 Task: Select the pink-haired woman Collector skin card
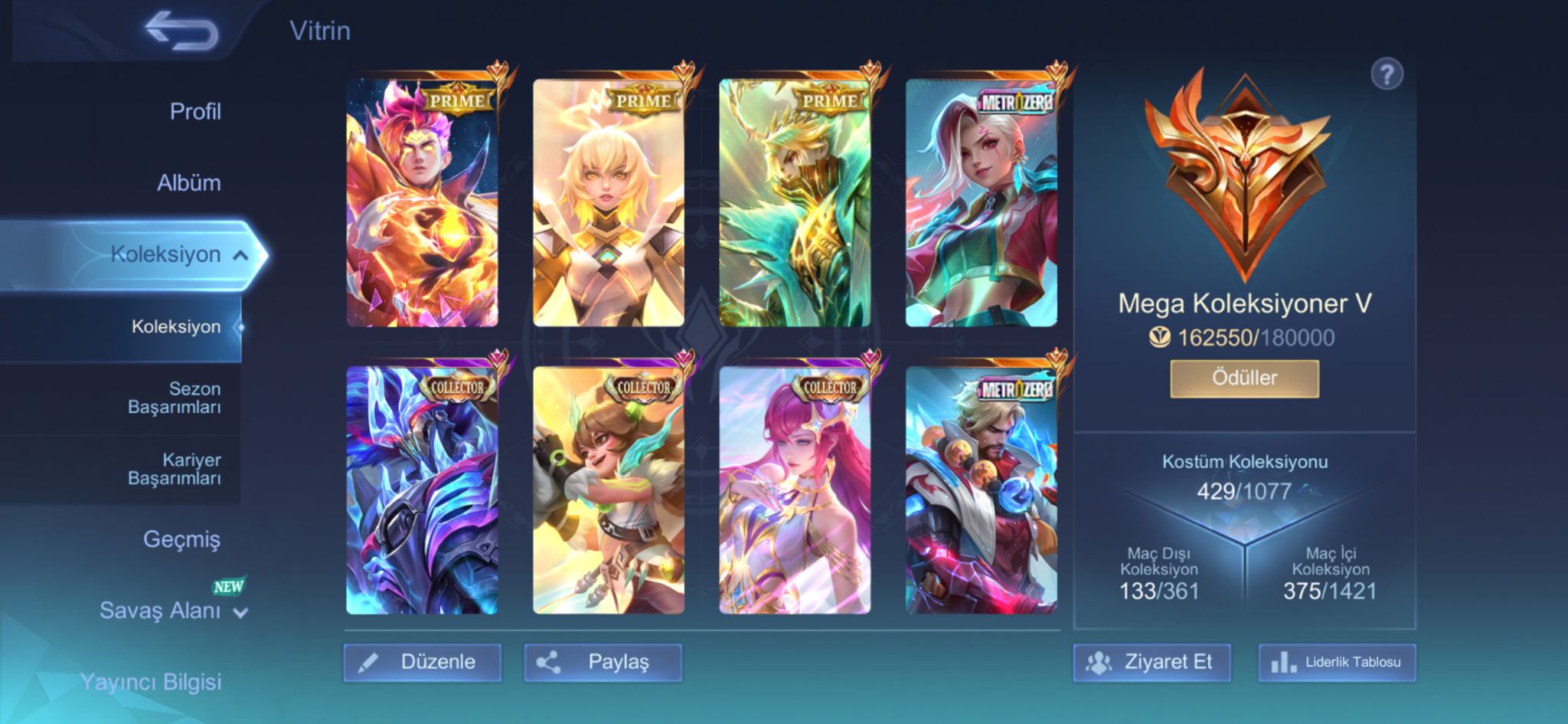coord(795,490)
